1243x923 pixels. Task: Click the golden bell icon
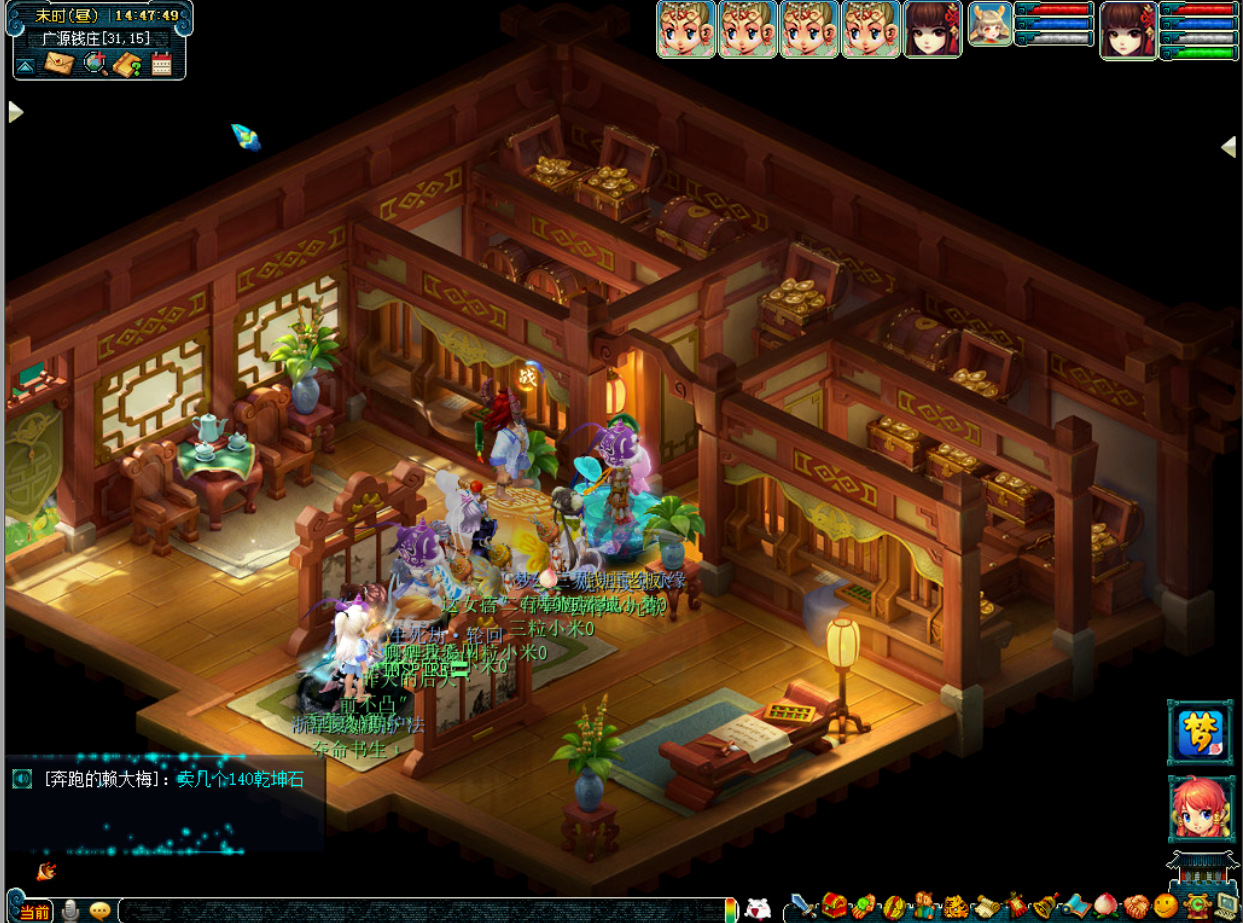pyautogui.click(x=1046, y=906)
